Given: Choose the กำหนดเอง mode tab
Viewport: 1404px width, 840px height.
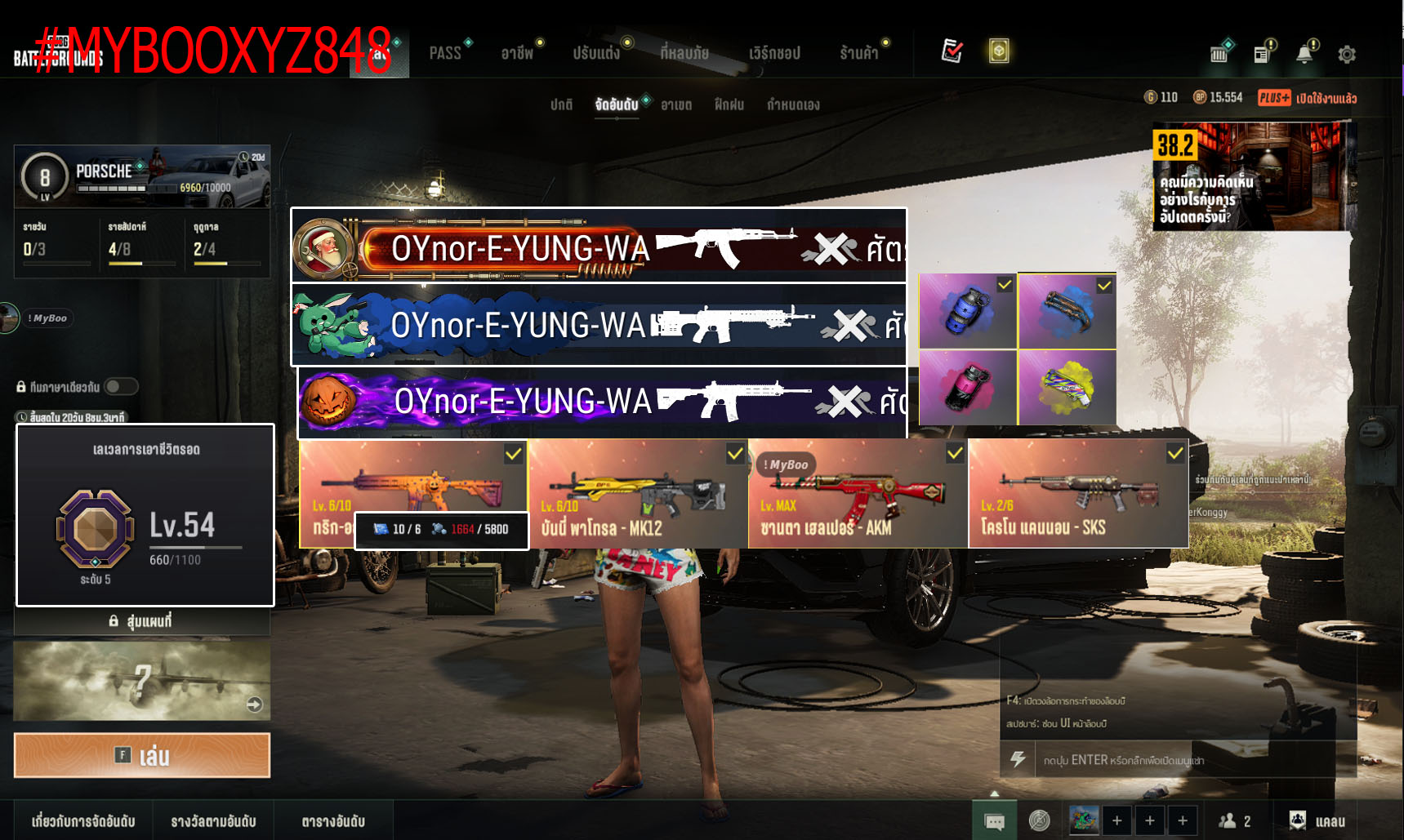Looking at the screenshot, I should coord(792,104).
